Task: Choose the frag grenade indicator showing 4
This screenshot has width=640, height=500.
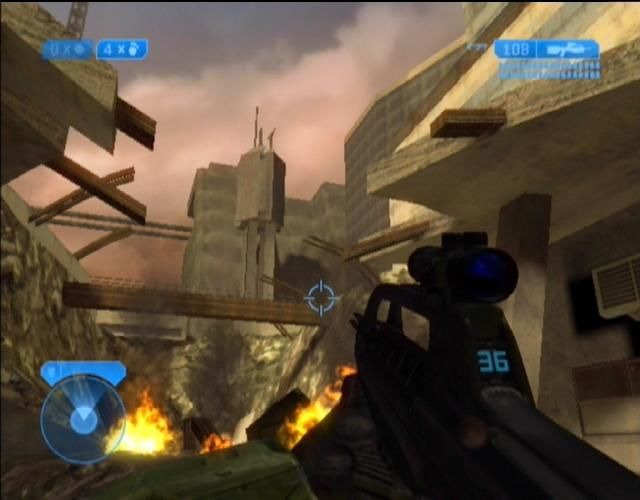Action: point(121,49)
